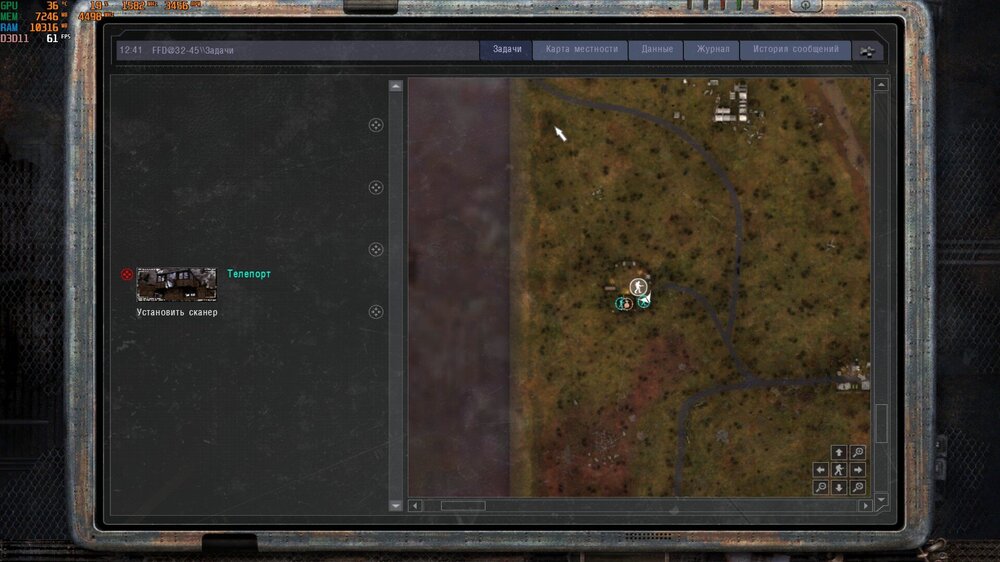Click the white player marker on the map

pos(638,288)
